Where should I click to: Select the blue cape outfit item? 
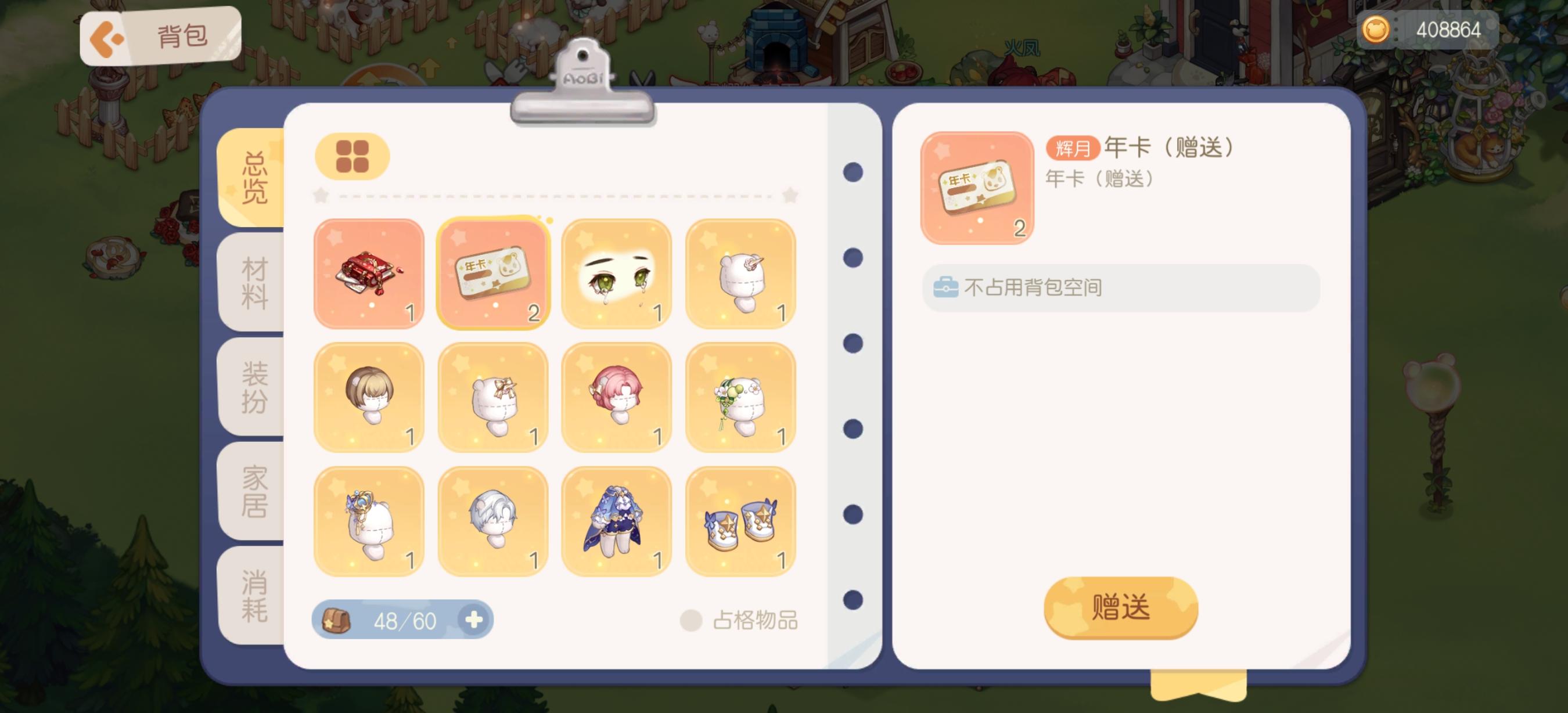pyautogui.click(x=617, y=520)
